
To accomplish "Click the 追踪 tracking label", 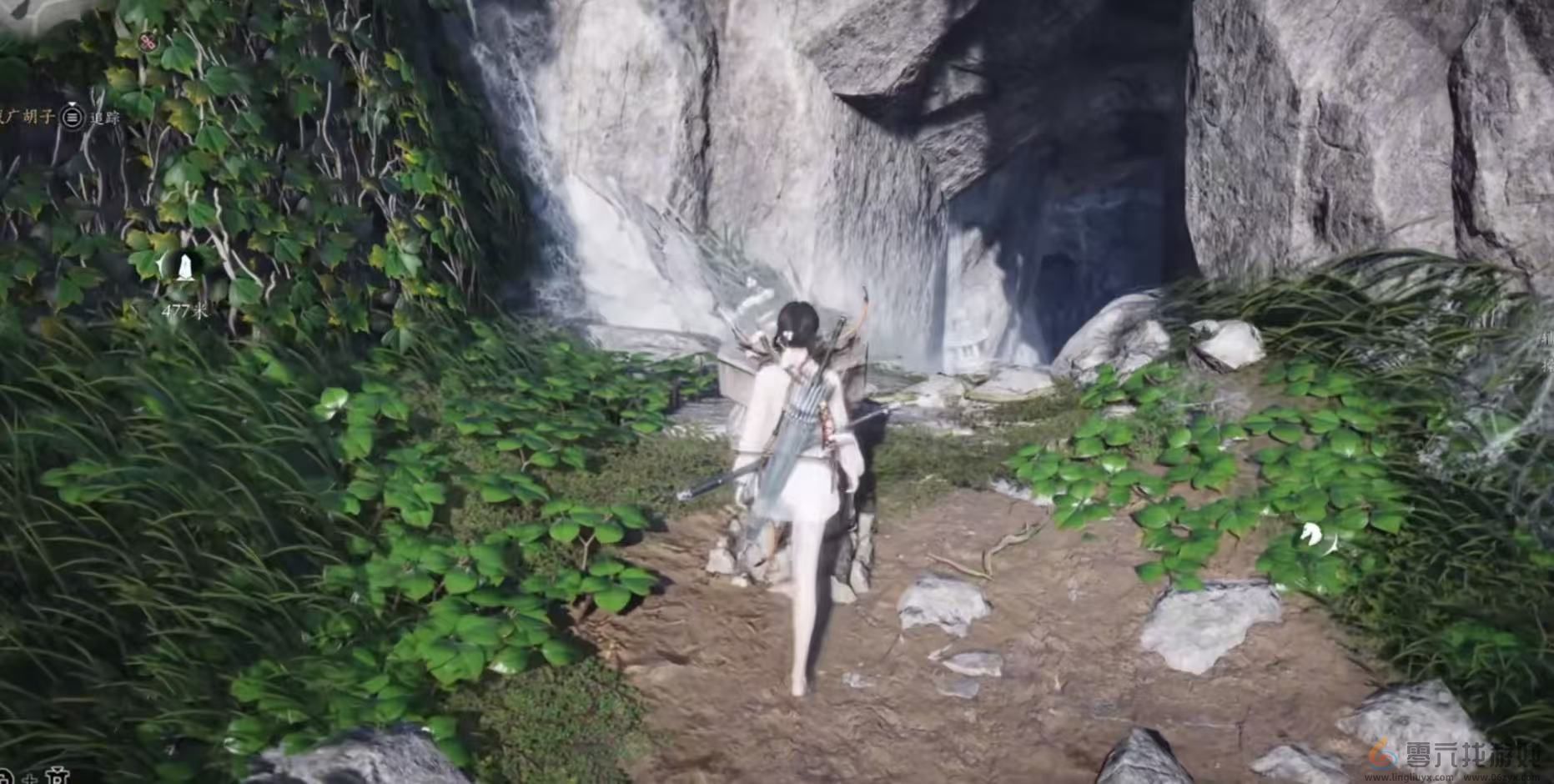I will coord(105,118).
